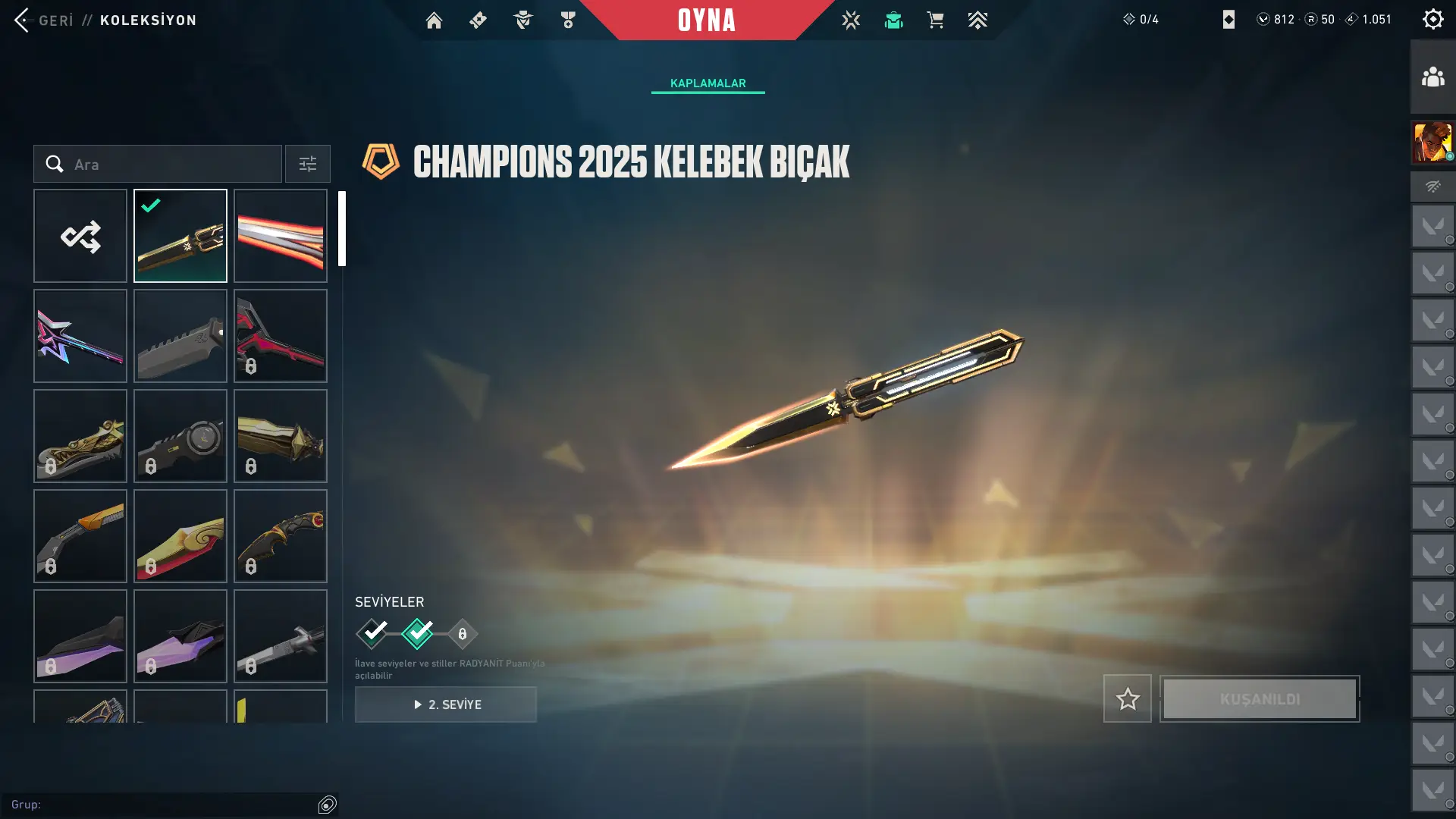Pick the pink star axe skin

click(x=80, y=336)
